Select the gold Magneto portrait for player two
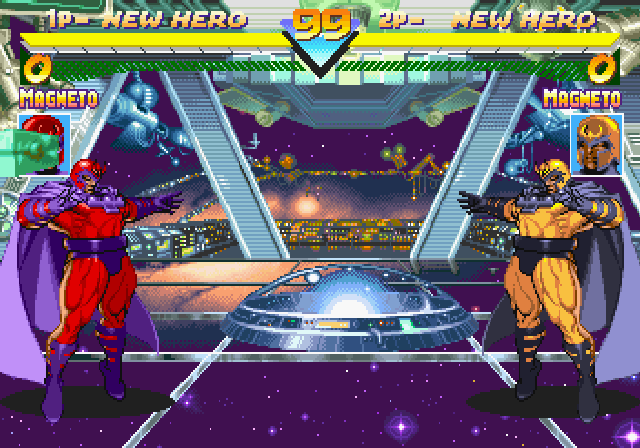The width and height of the screenshot is (640, 448). click(594, 139)
